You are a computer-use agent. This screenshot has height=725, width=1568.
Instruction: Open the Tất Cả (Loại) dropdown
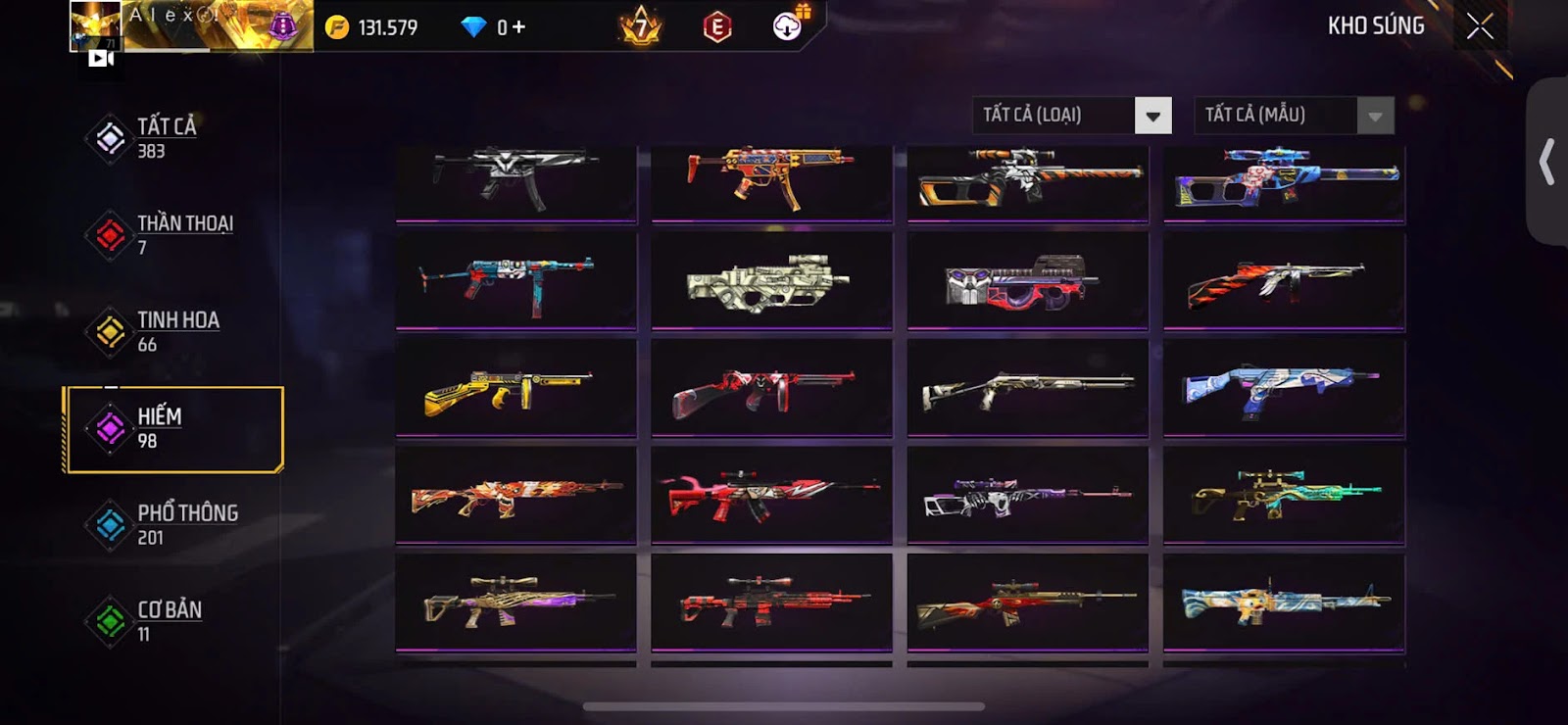click(1152, 116)
